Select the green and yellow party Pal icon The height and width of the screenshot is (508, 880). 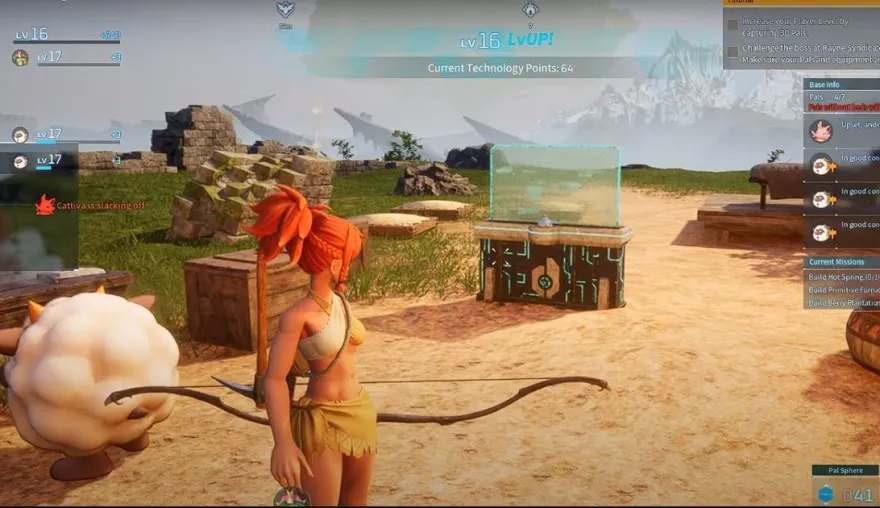[x=20, y=58]
